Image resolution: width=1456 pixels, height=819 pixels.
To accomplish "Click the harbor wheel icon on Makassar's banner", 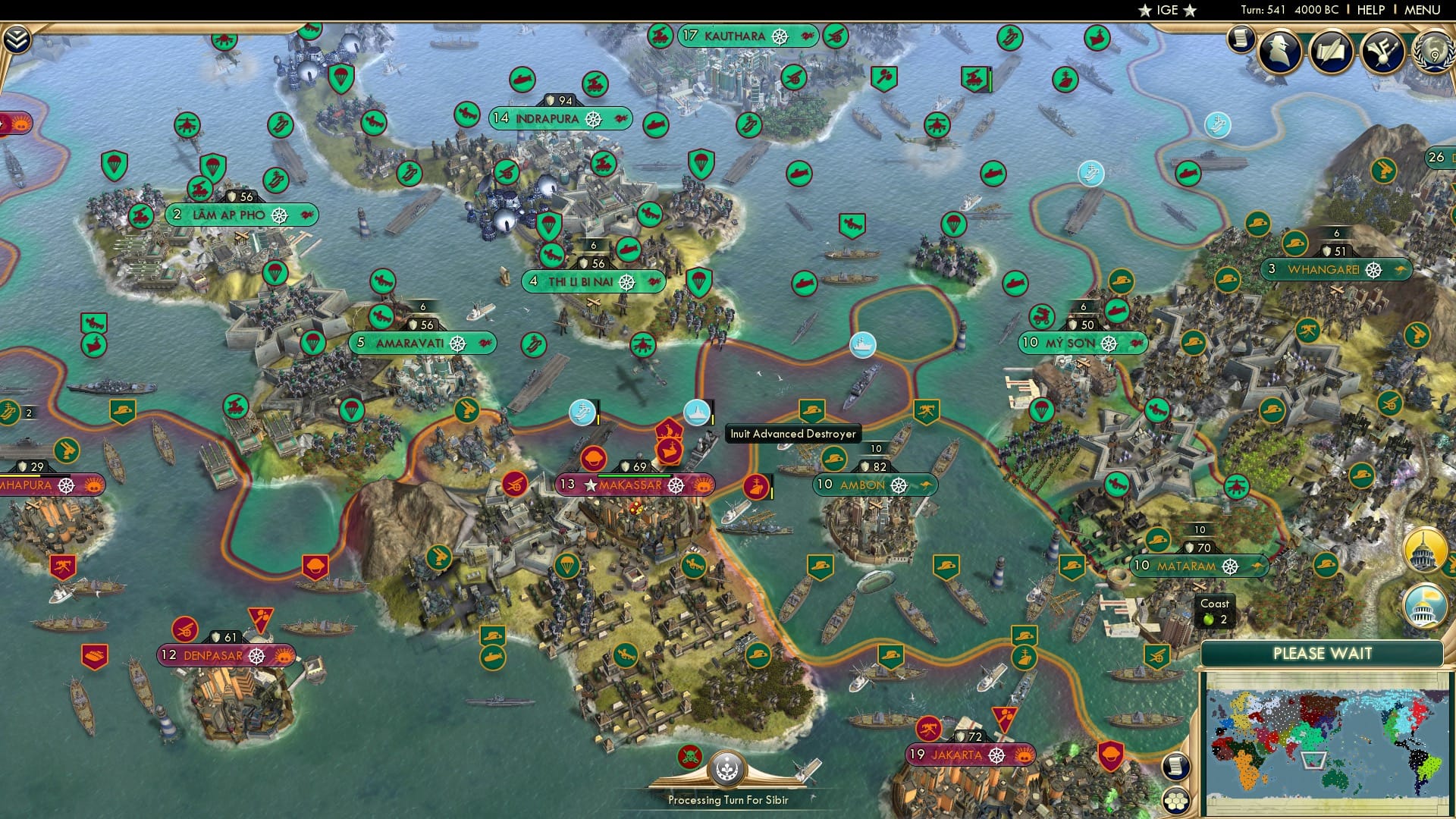I will (x=677, y=484).
